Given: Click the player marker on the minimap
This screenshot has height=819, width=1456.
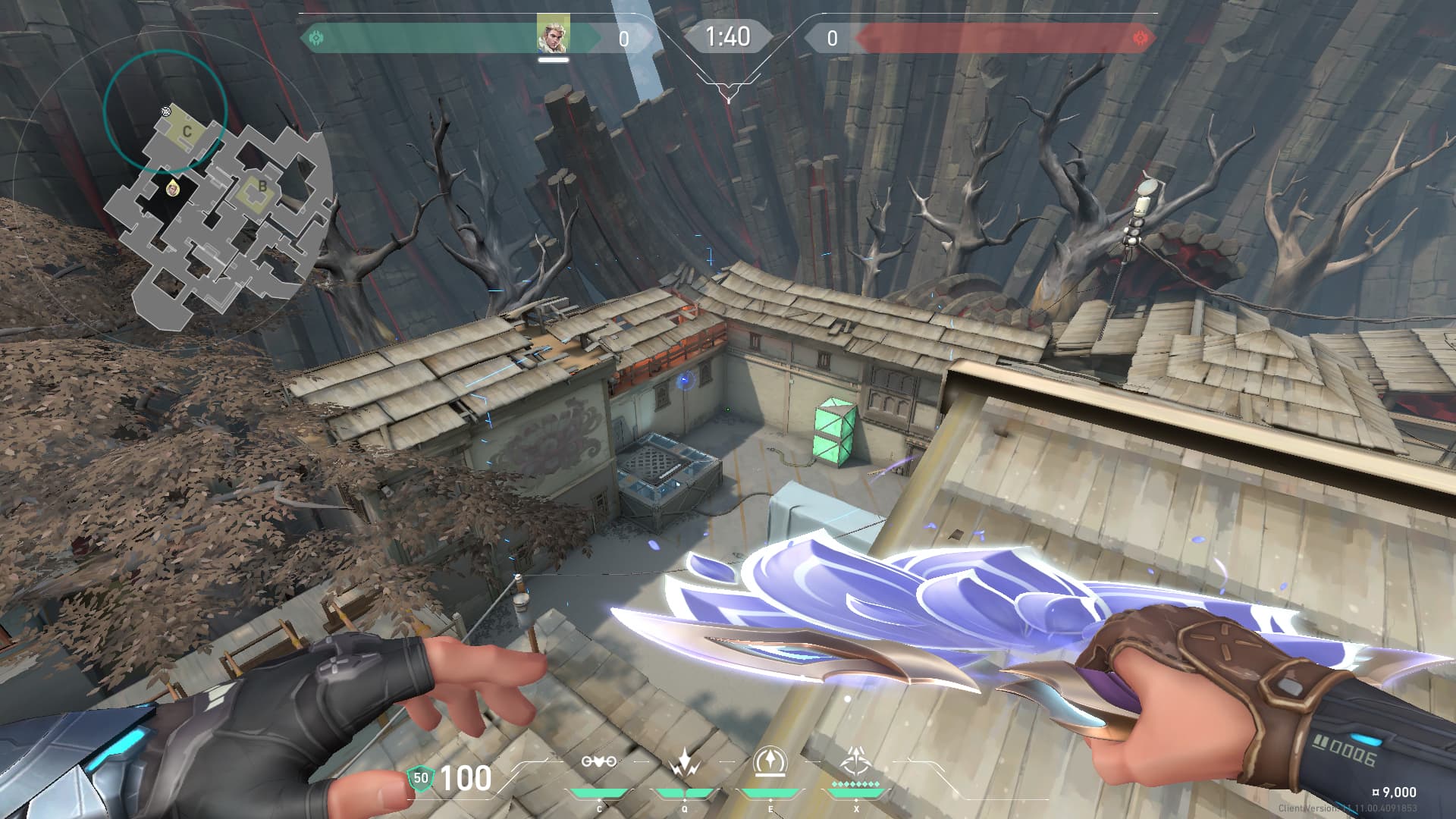Looking at the screenshot, I should pyautogui.click(x=173, y=187).
